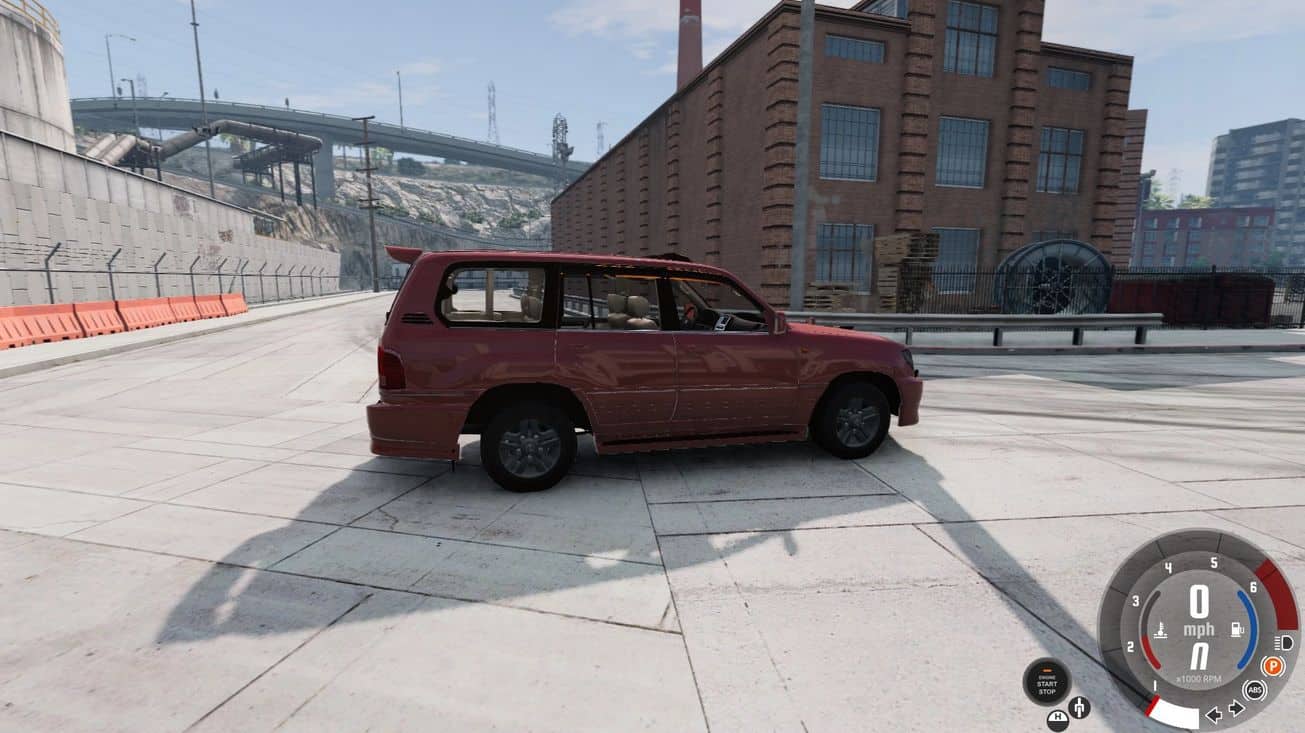Select the round H icon button
Image resolution: width=1305 pixels, height=733 pixels.
(x=1057, y=719)
